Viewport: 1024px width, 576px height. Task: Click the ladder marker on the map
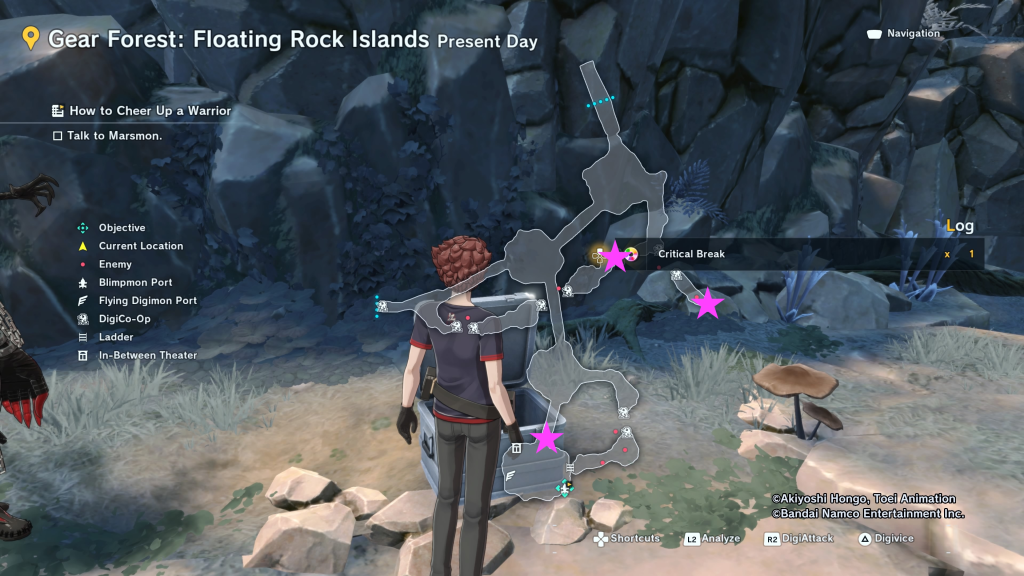[570, 468]
